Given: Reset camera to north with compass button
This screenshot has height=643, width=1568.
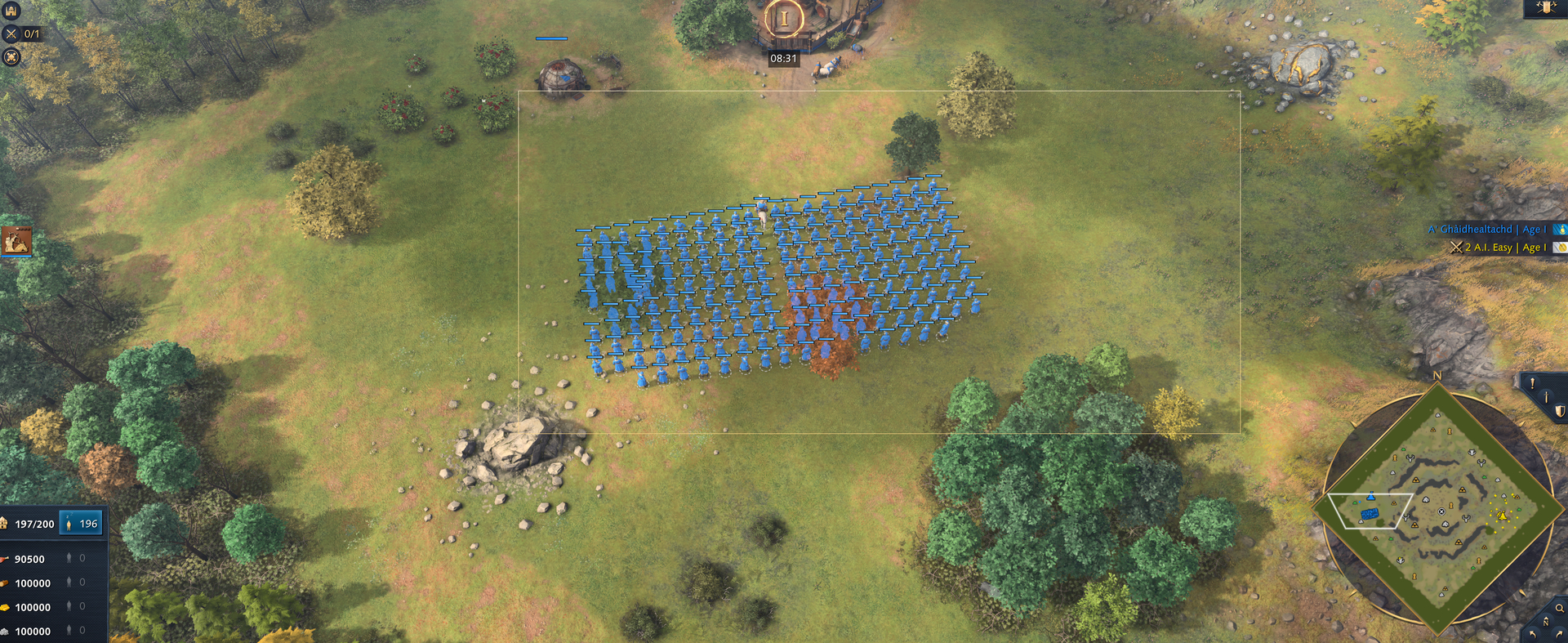Looking at the screenshot, I should tap(1545, 622).
